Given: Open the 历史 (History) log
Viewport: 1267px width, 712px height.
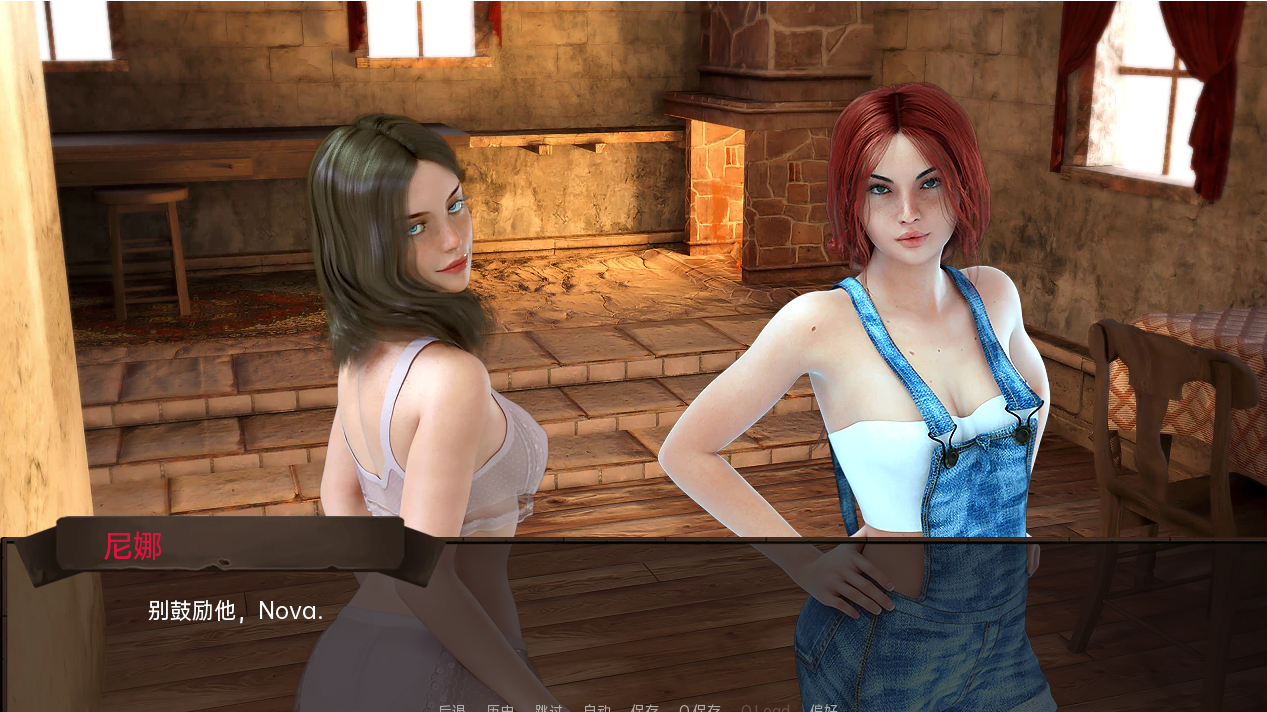Looking at the screenshot, I should [500, 708].
